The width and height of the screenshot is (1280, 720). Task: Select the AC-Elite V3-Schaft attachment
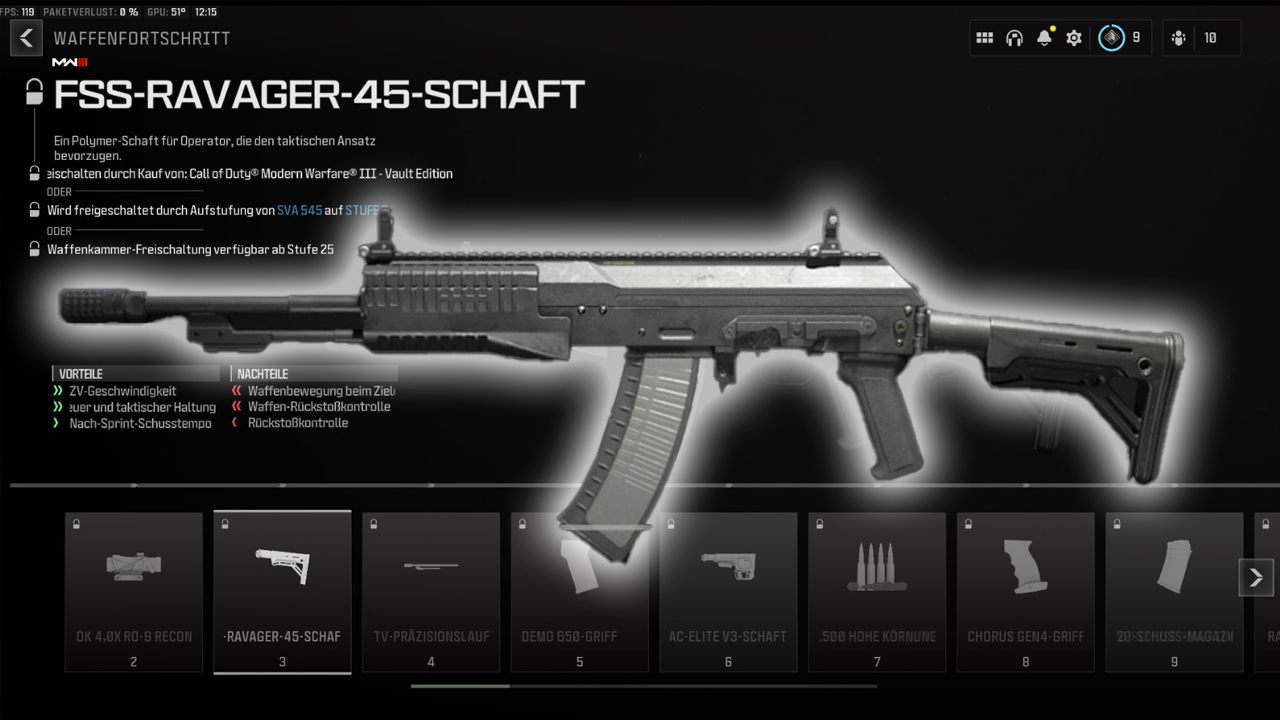tap(728, 592)
